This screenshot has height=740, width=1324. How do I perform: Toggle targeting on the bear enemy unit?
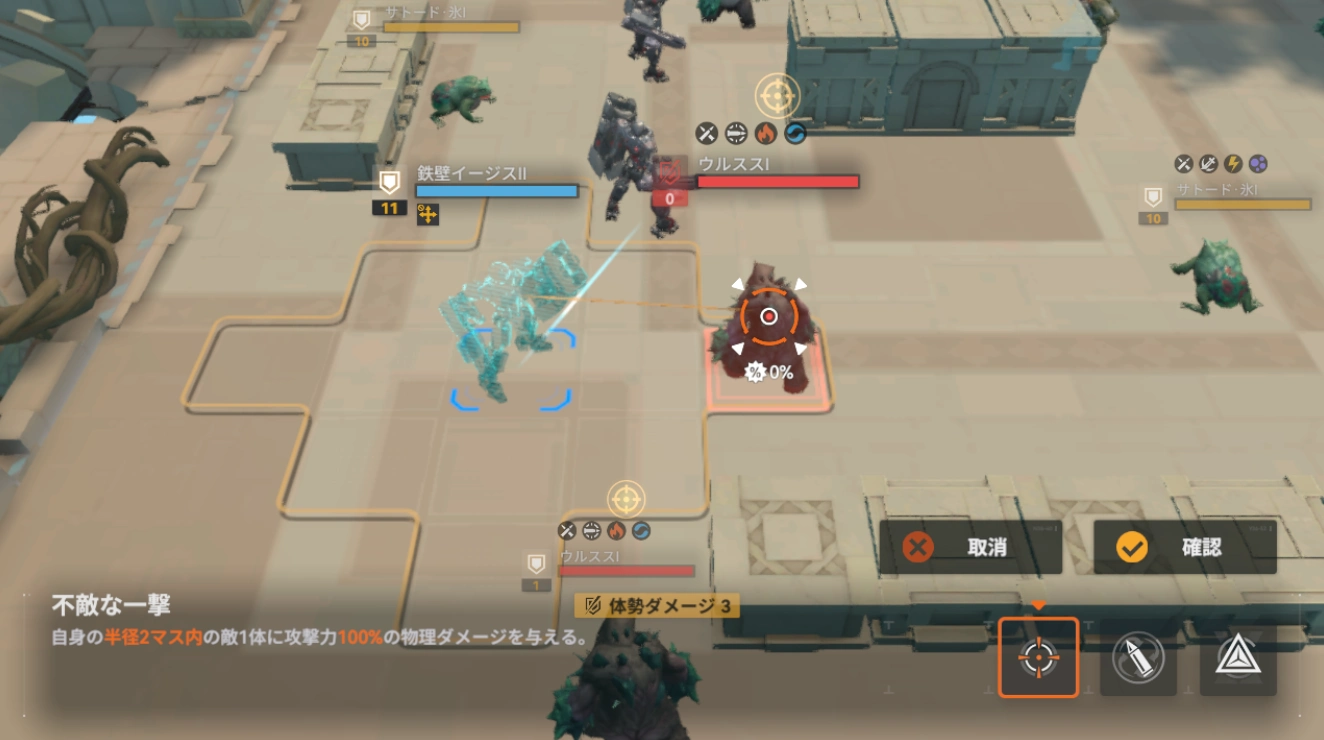[x=768, y=318]
